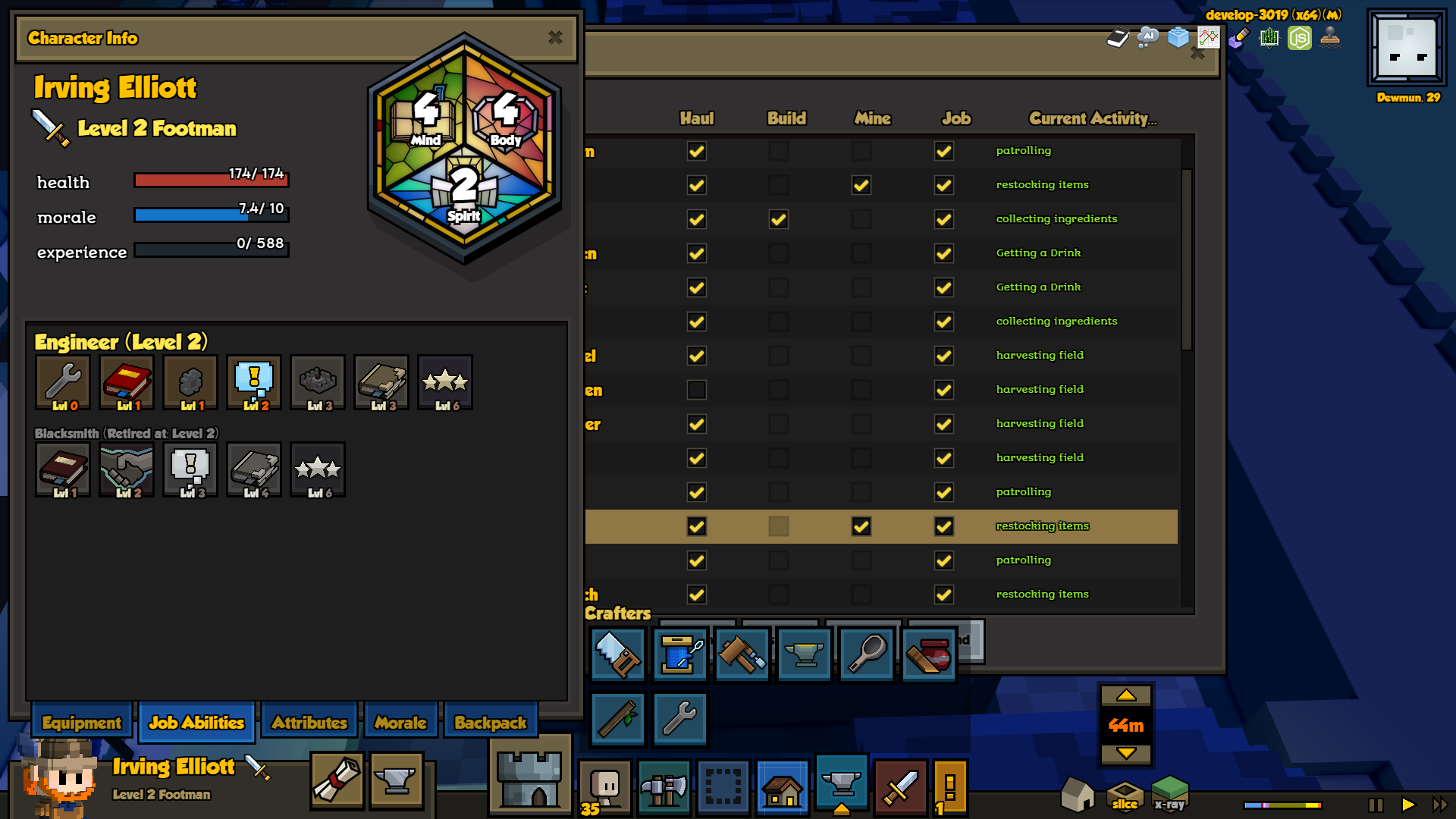Viewport: 1456px width, 819px height.
Task: Open the Attributes tab
Action: [x=309, y=723]
